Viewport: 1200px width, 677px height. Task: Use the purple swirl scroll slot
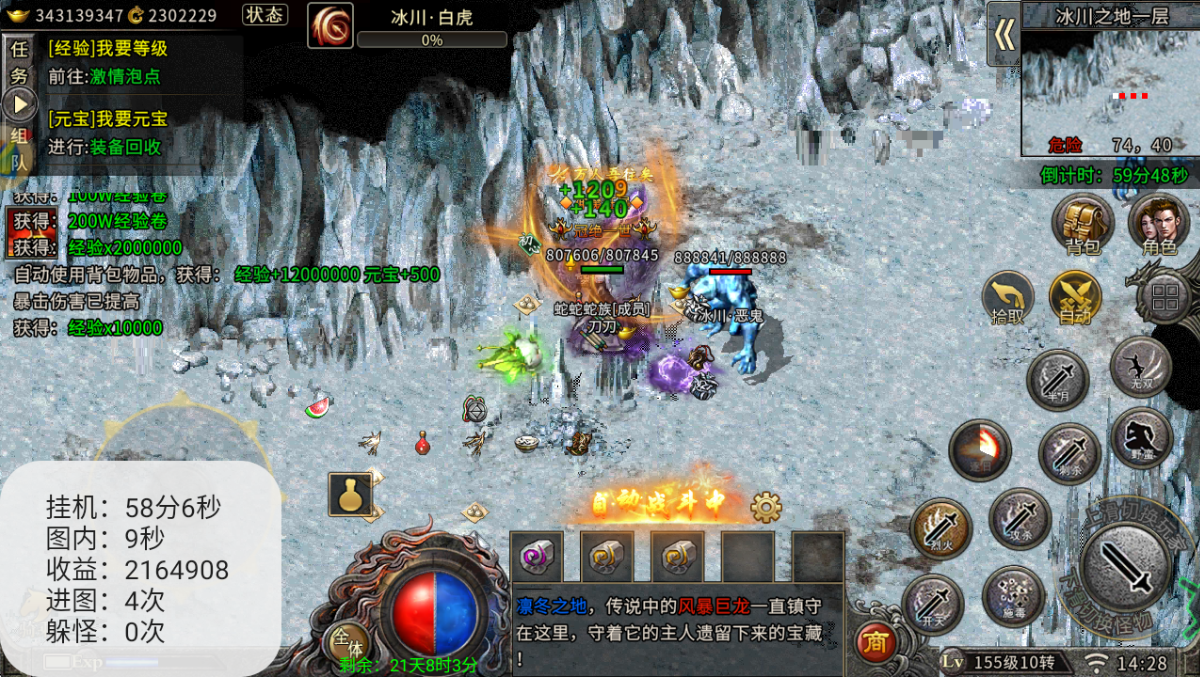(537, 556)
